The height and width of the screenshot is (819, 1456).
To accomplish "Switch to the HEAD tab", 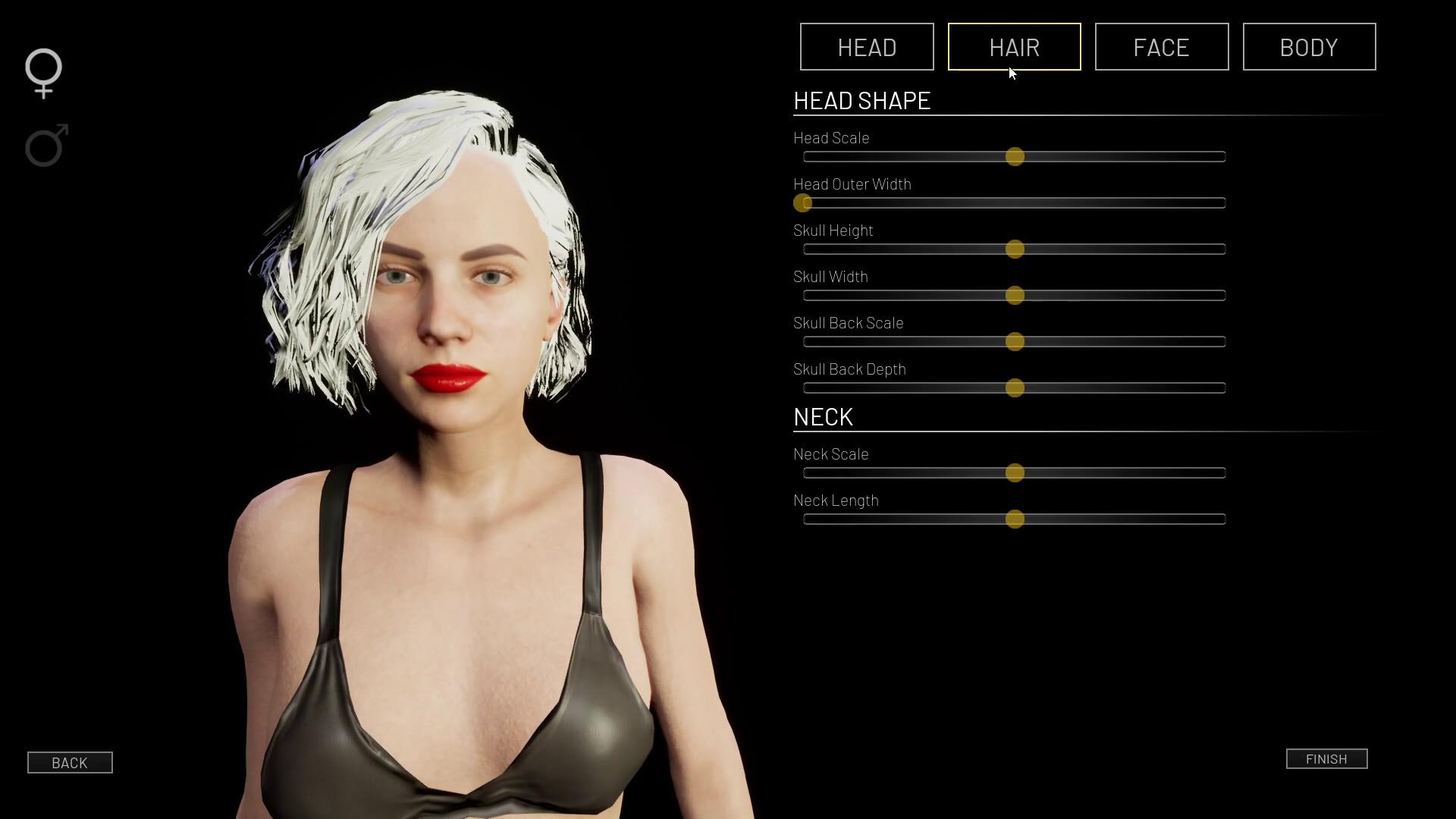I will (867, 47).
